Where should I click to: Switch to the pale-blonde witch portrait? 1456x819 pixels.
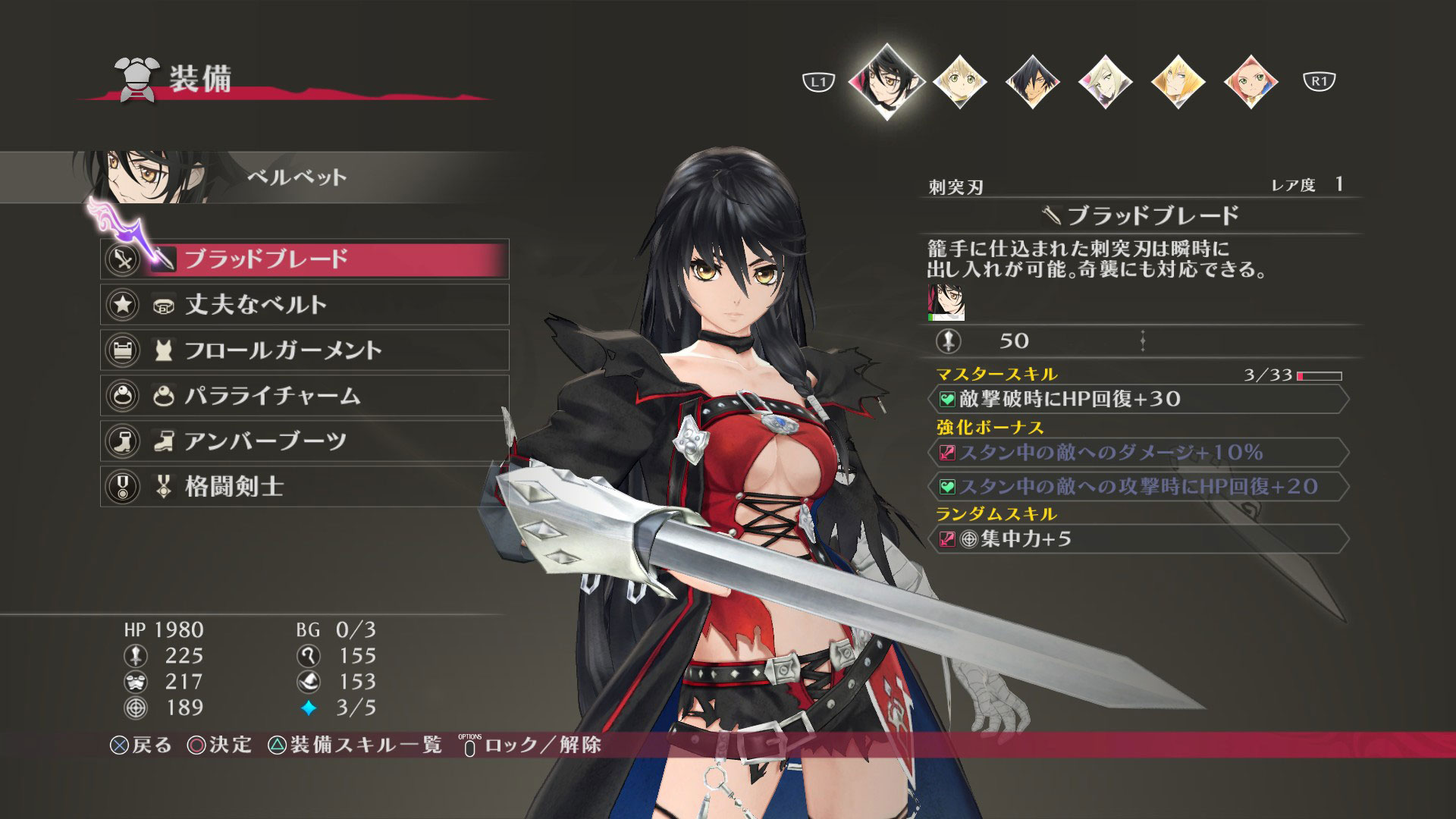click(1105, 82)
